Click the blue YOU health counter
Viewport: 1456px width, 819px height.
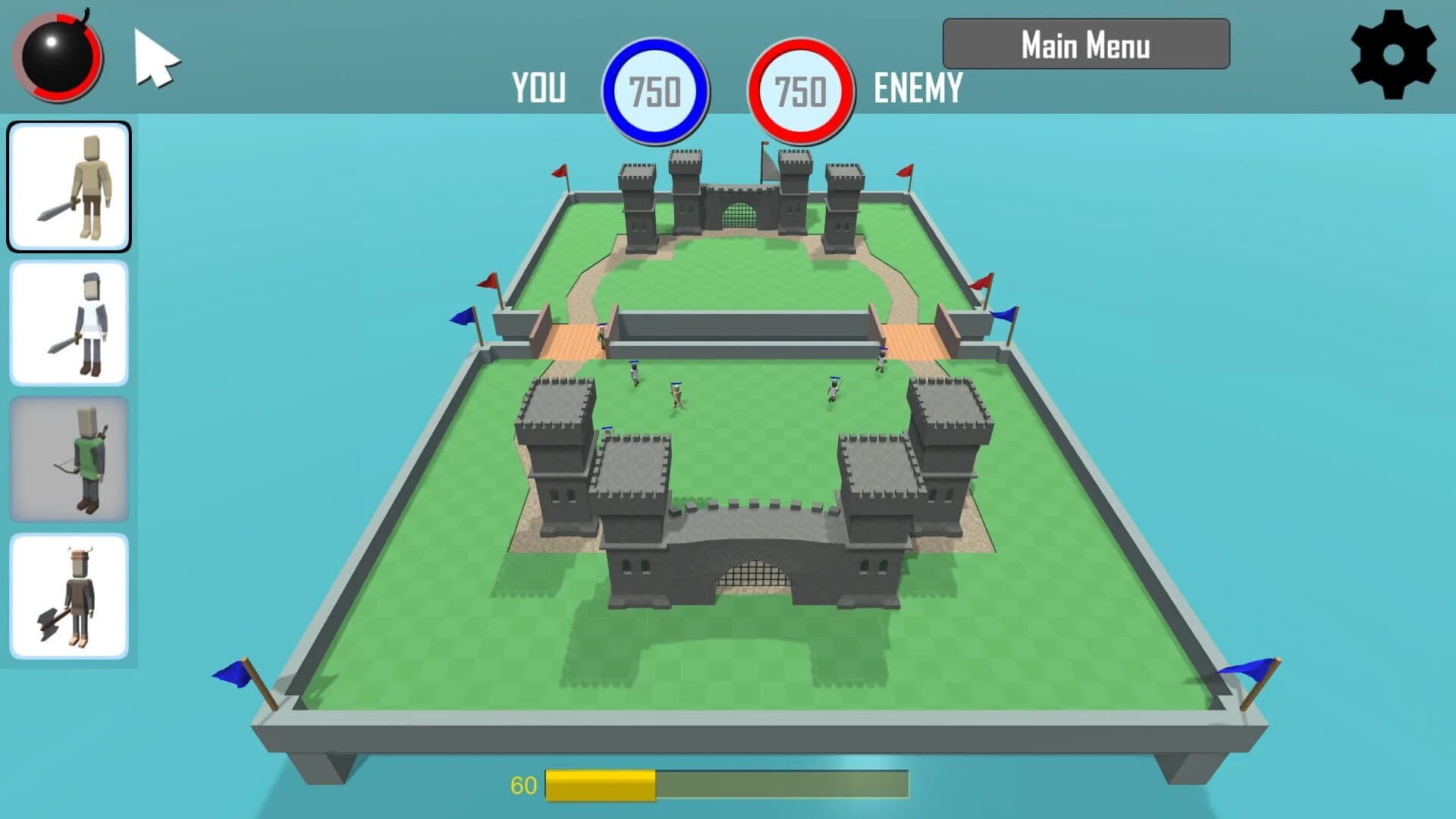pos(656,89)
